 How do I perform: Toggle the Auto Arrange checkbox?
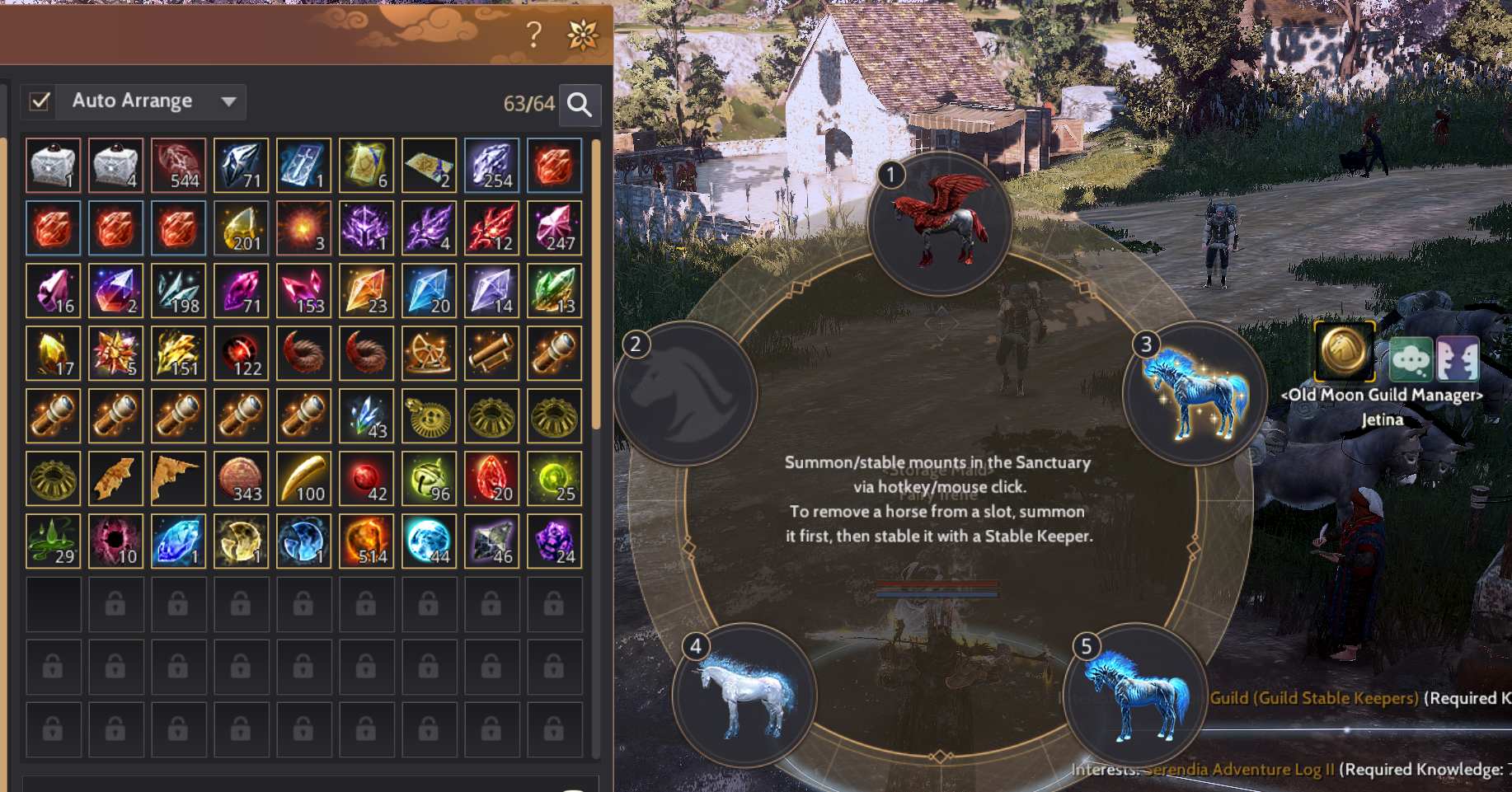tap(40, 101)
